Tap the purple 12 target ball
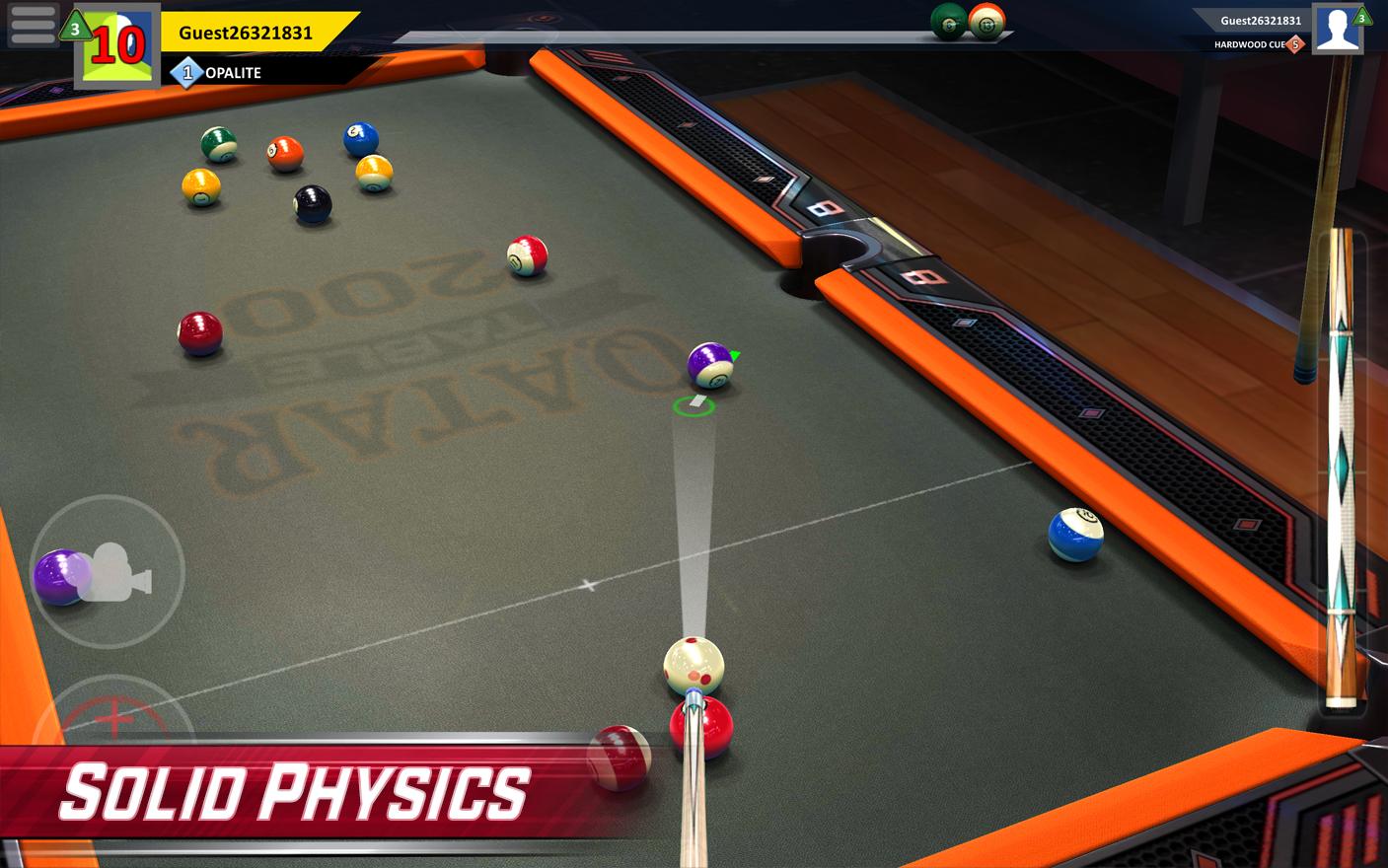The width and height of the screenshot is (1388, 868). [711, 367]
